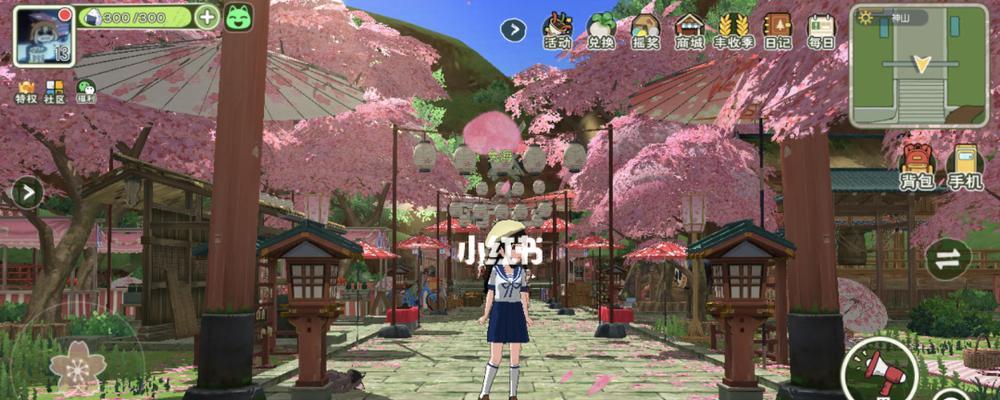Viewport: 1000px width, 400px height.
Task: Expand the left side arrow panel
Action: (x=26, y=192)
